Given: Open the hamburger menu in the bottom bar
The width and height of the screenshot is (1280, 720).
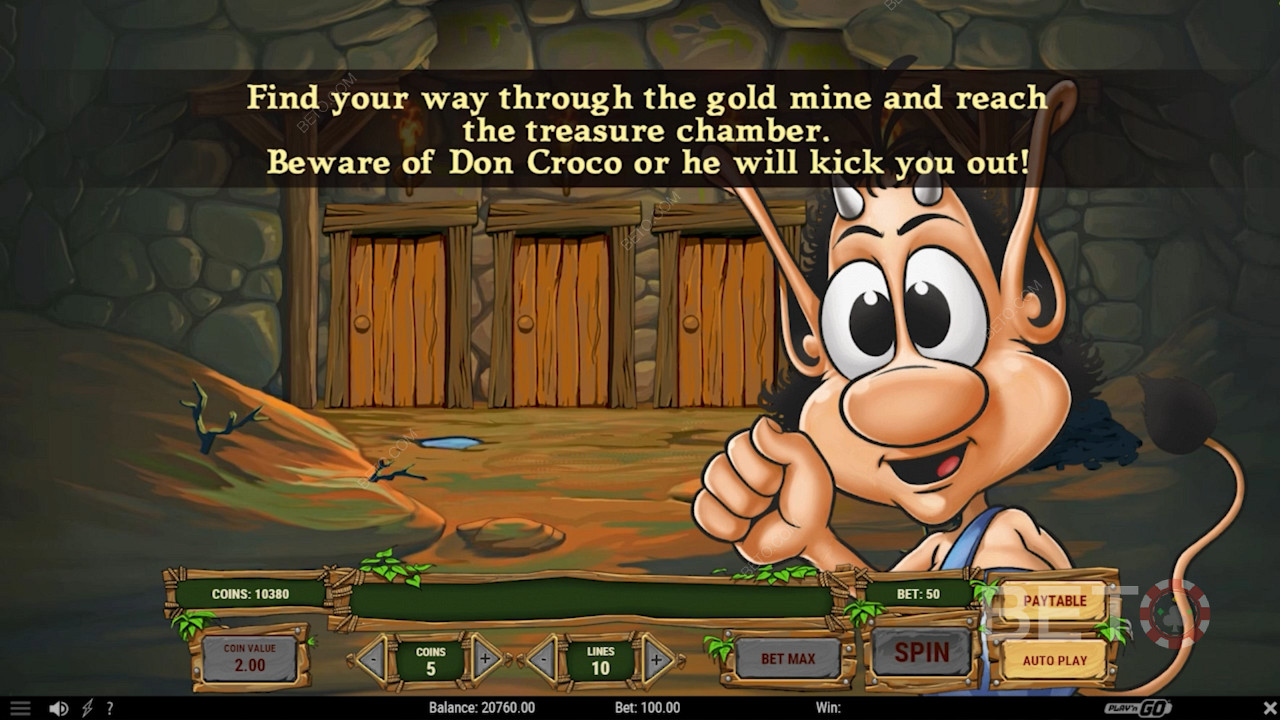Looking at the screenshot, I should 20,708.
